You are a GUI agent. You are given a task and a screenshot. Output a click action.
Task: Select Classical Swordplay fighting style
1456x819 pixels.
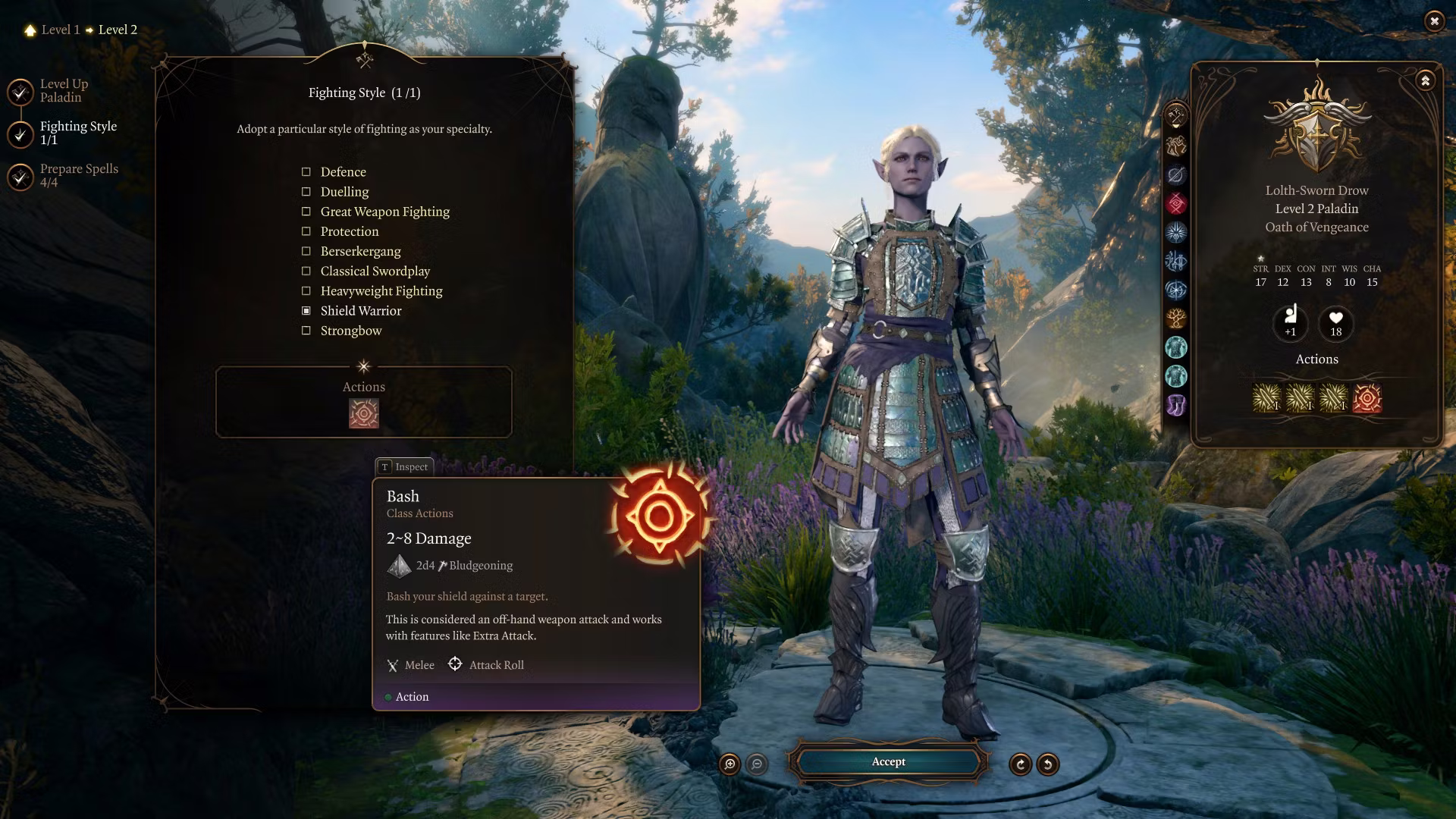[x=306, y=271]
